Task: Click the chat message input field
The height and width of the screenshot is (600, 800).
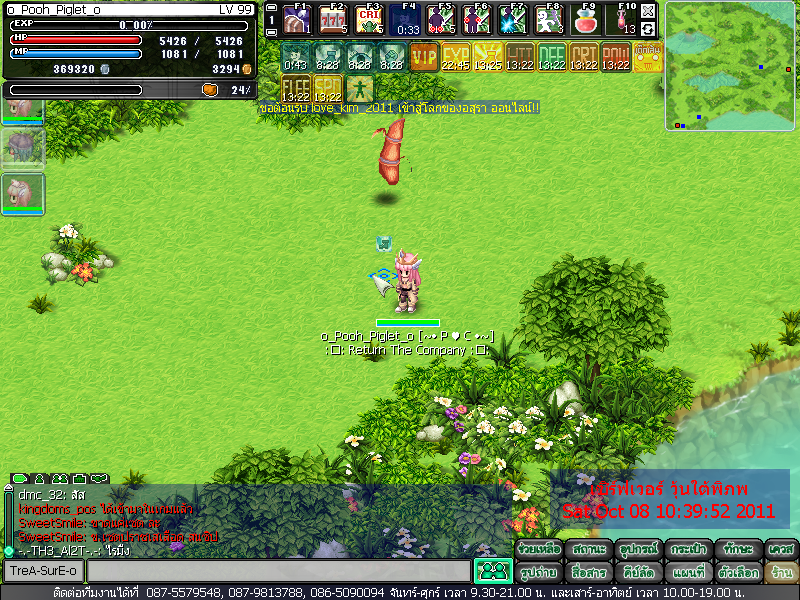Action: 278,571
